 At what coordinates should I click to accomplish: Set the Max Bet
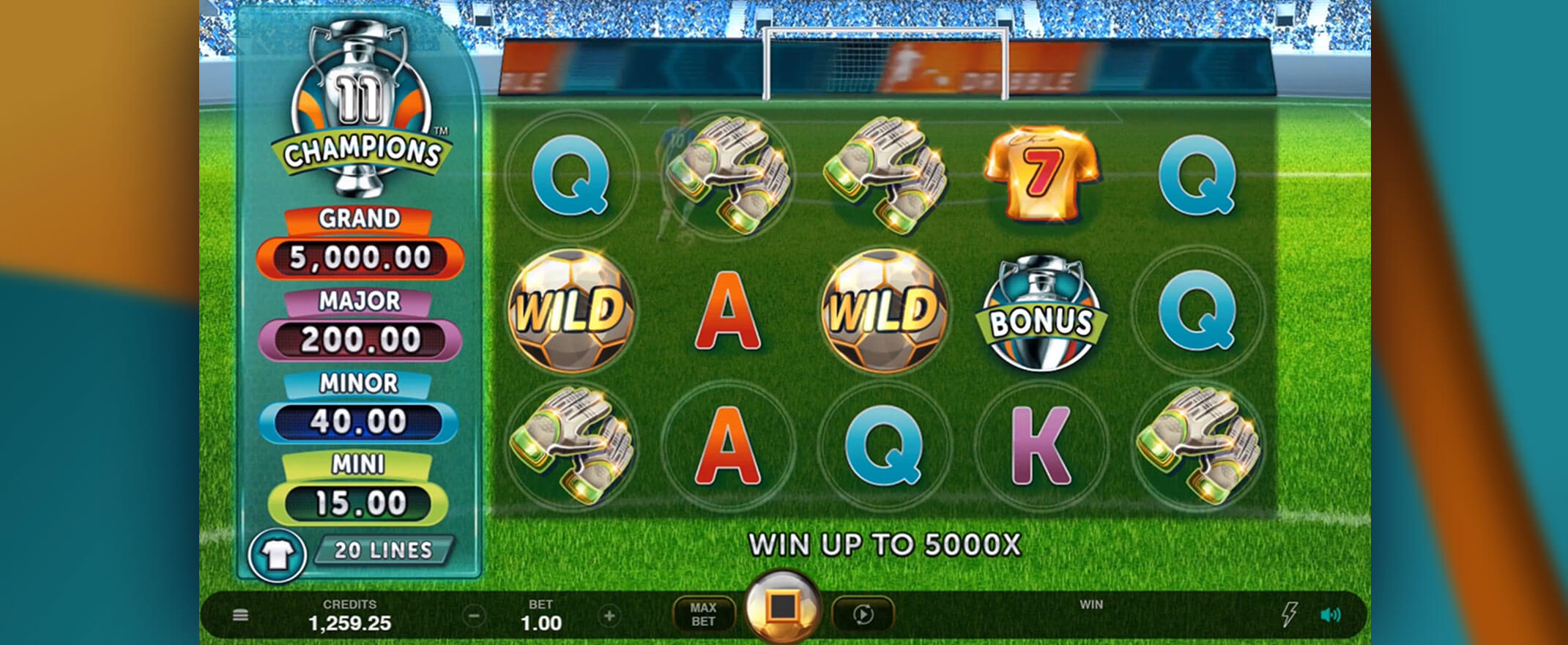point(703,614)
